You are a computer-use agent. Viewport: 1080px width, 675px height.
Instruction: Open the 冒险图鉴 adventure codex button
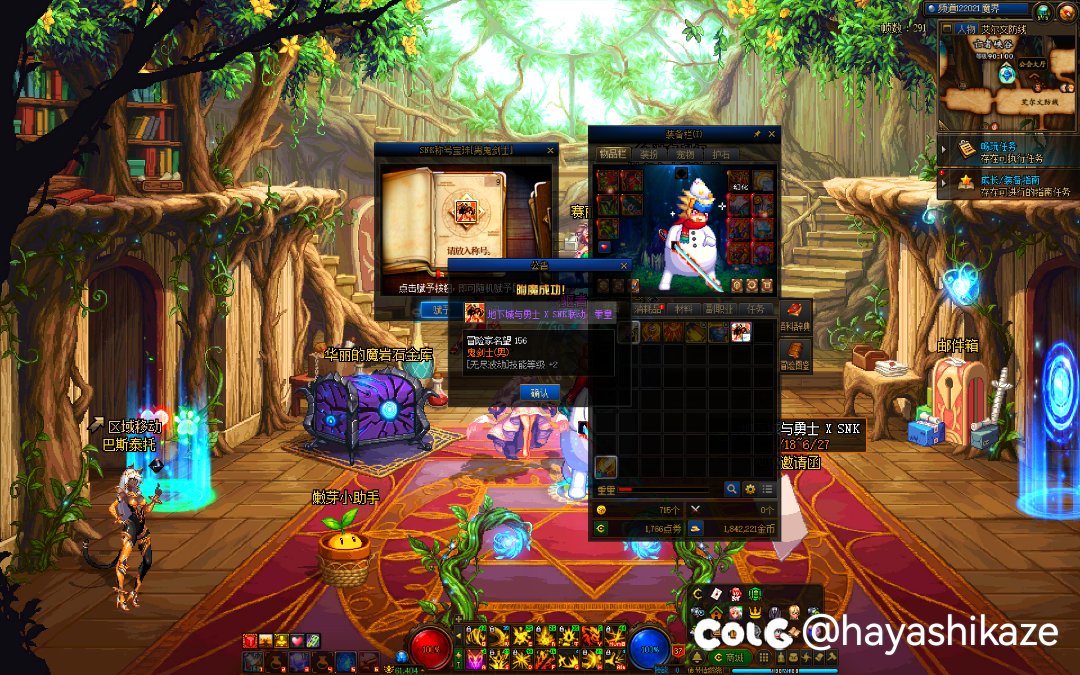[x=796, y=354]
